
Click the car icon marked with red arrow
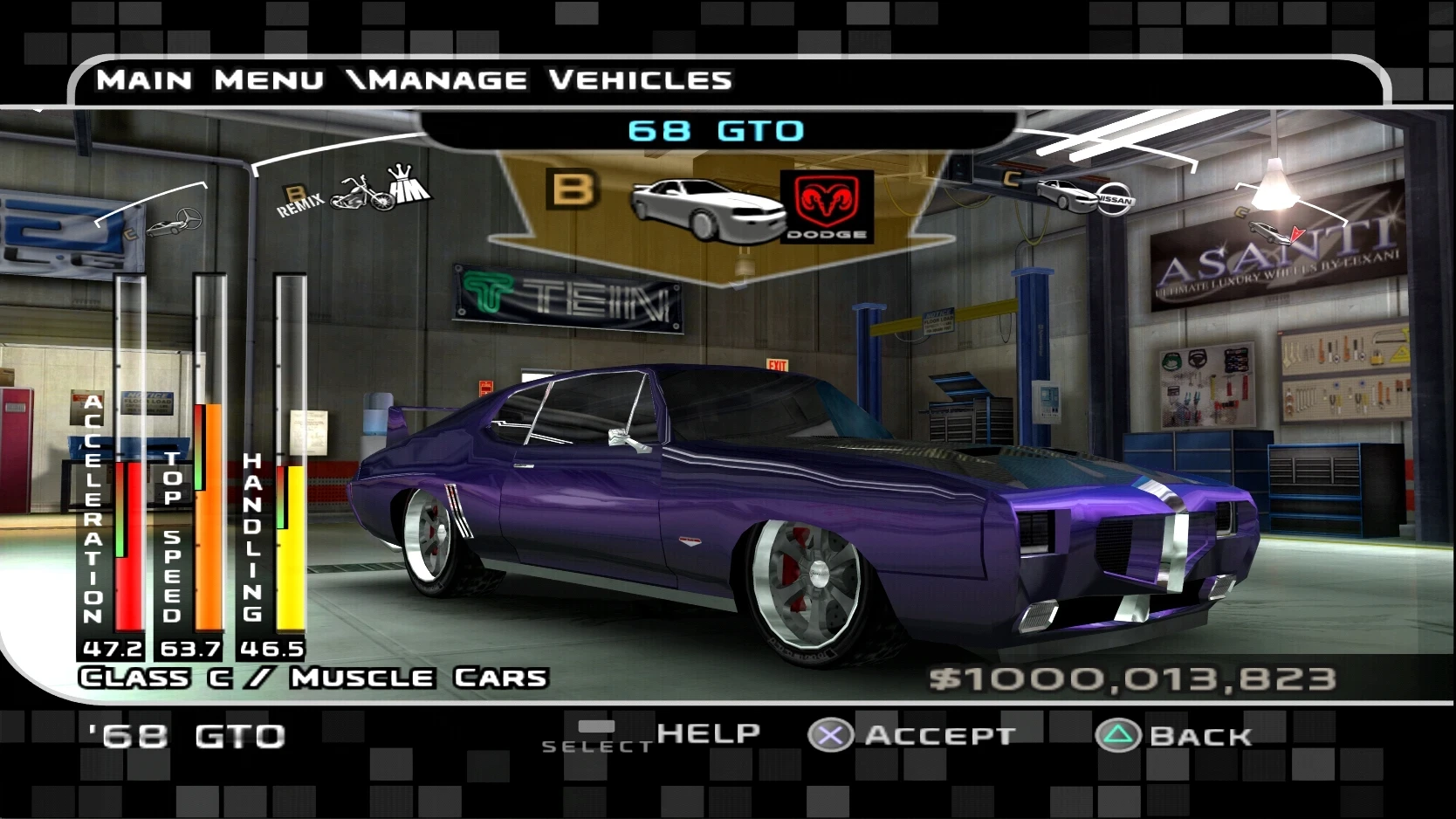click(x=1269, y=234)
